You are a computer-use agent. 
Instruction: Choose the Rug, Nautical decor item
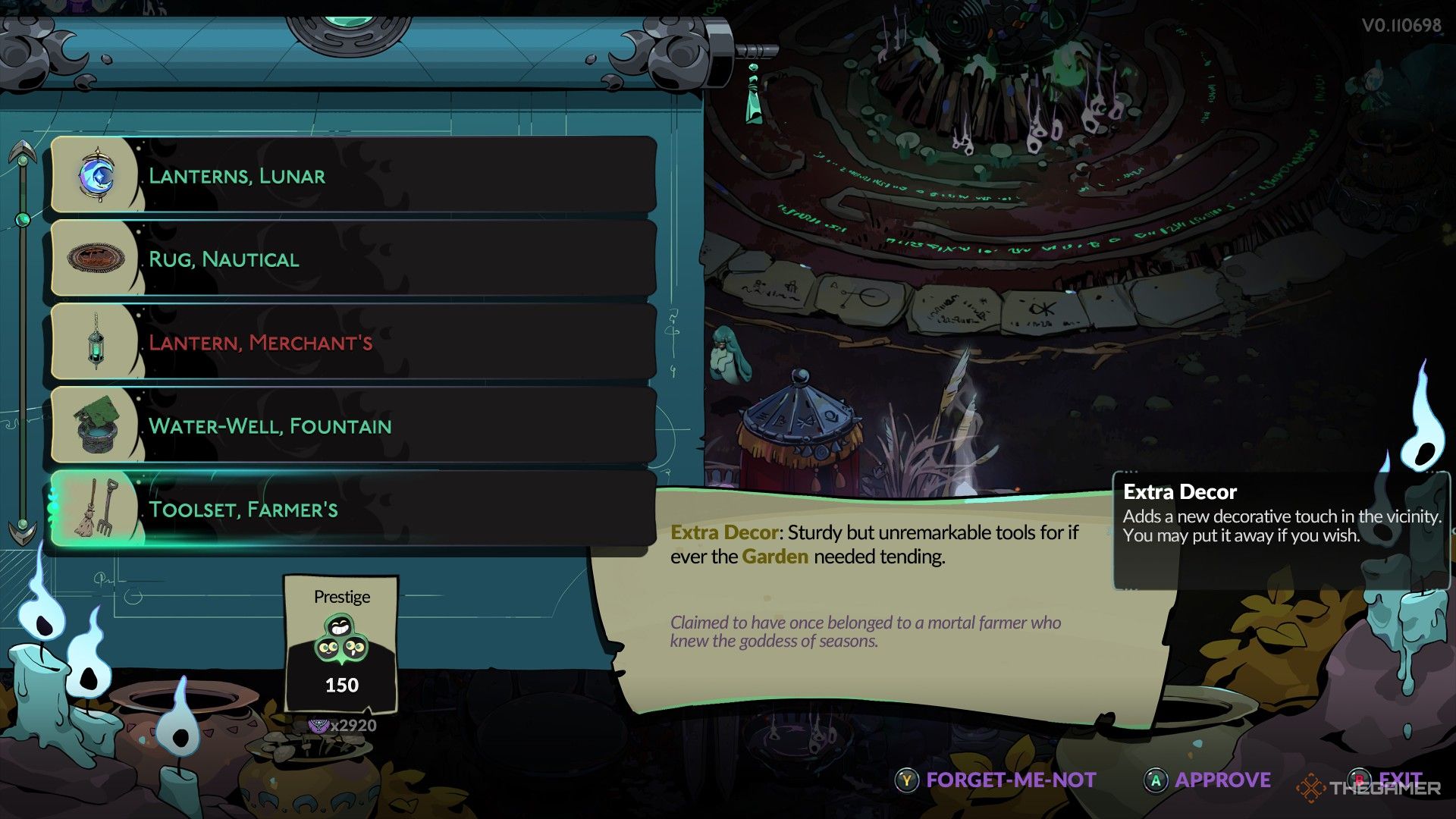pos(353,259)
